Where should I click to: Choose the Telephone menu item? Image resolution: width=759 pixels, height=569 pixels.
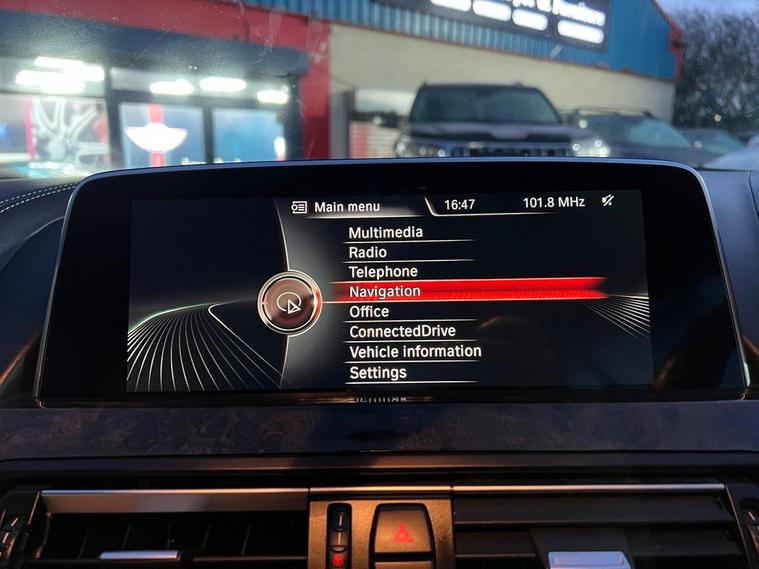383,272
